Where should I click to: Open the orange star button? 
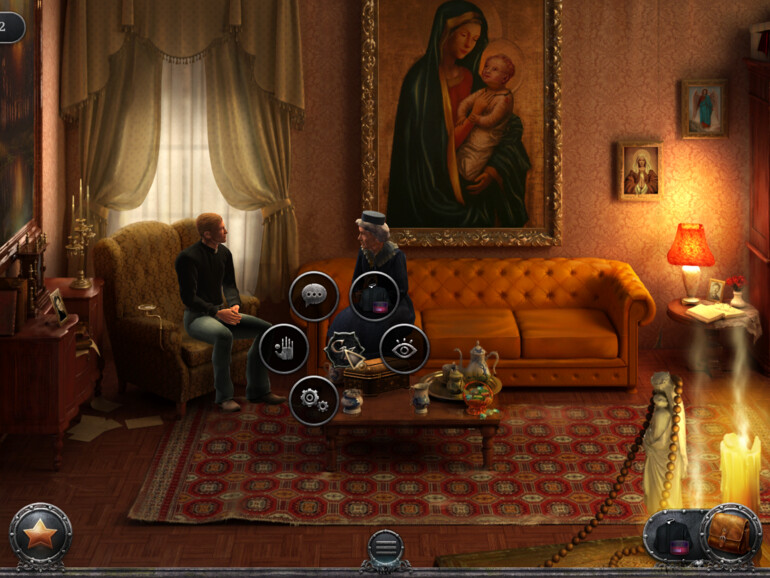pyautogui.click(x=40, y=535)
